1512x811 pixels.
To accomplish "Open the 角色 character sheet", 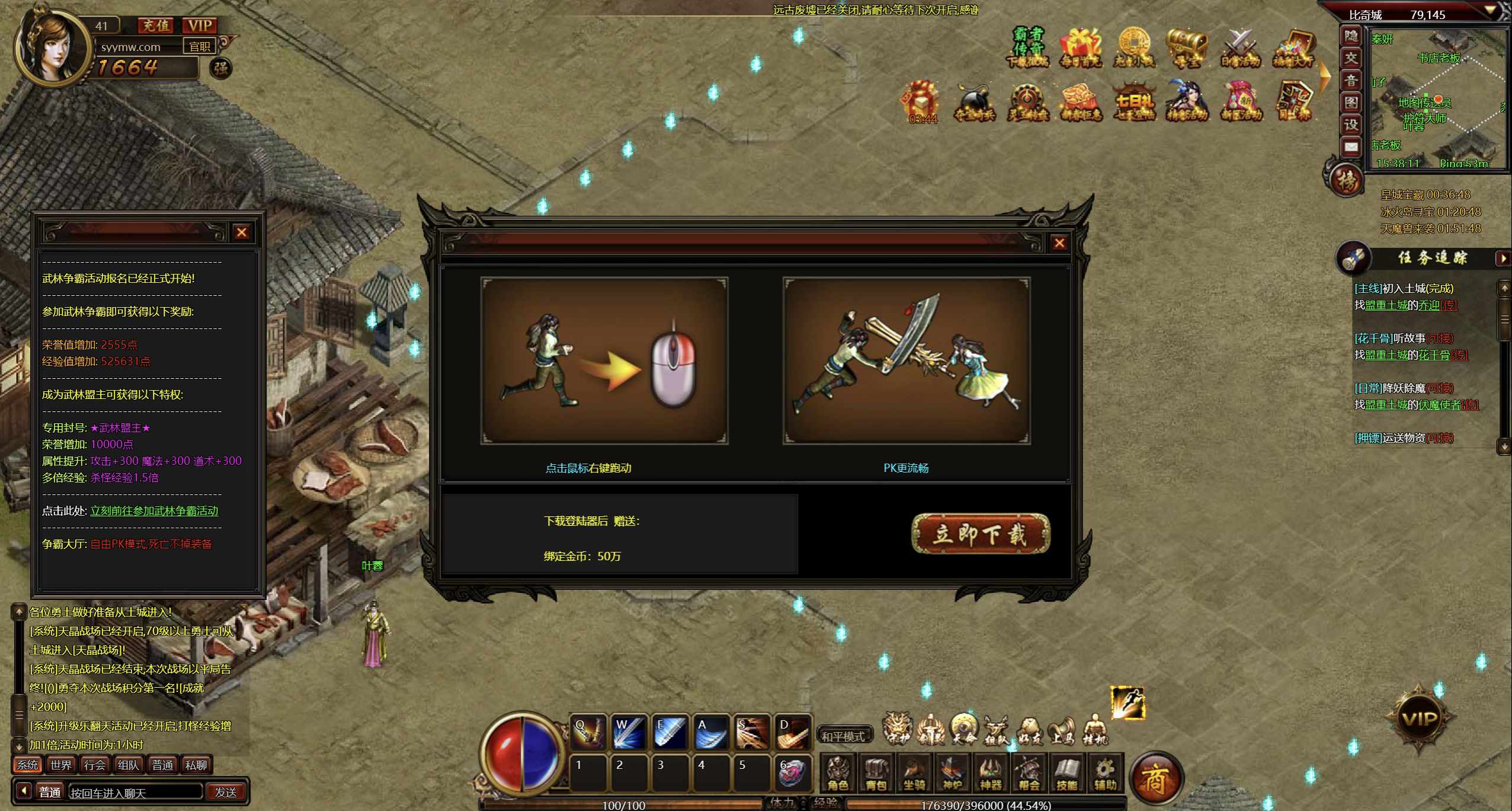I will 838,774.
